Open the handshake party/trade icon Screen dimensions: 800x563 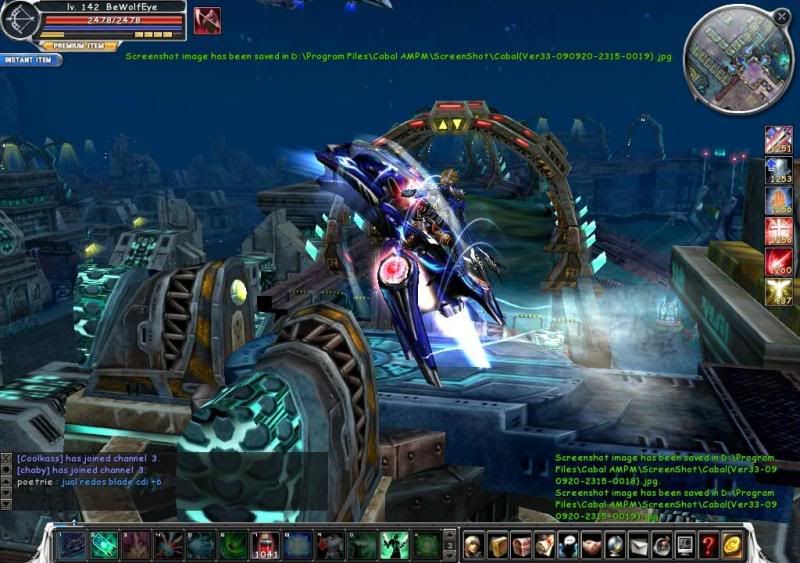tap(591, 545)
